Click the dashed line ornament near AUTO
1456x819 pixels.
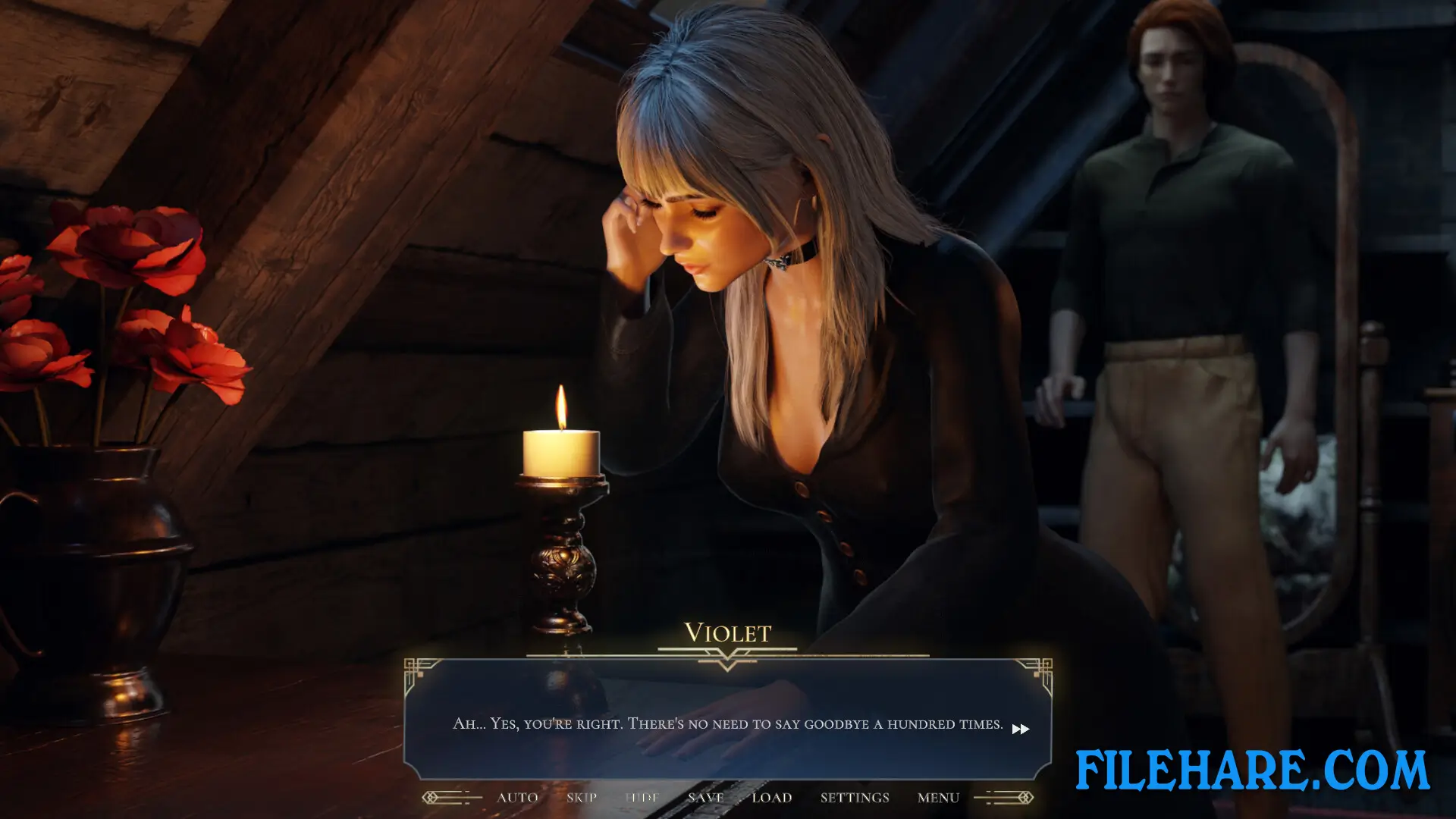click(x=464, y=797)
